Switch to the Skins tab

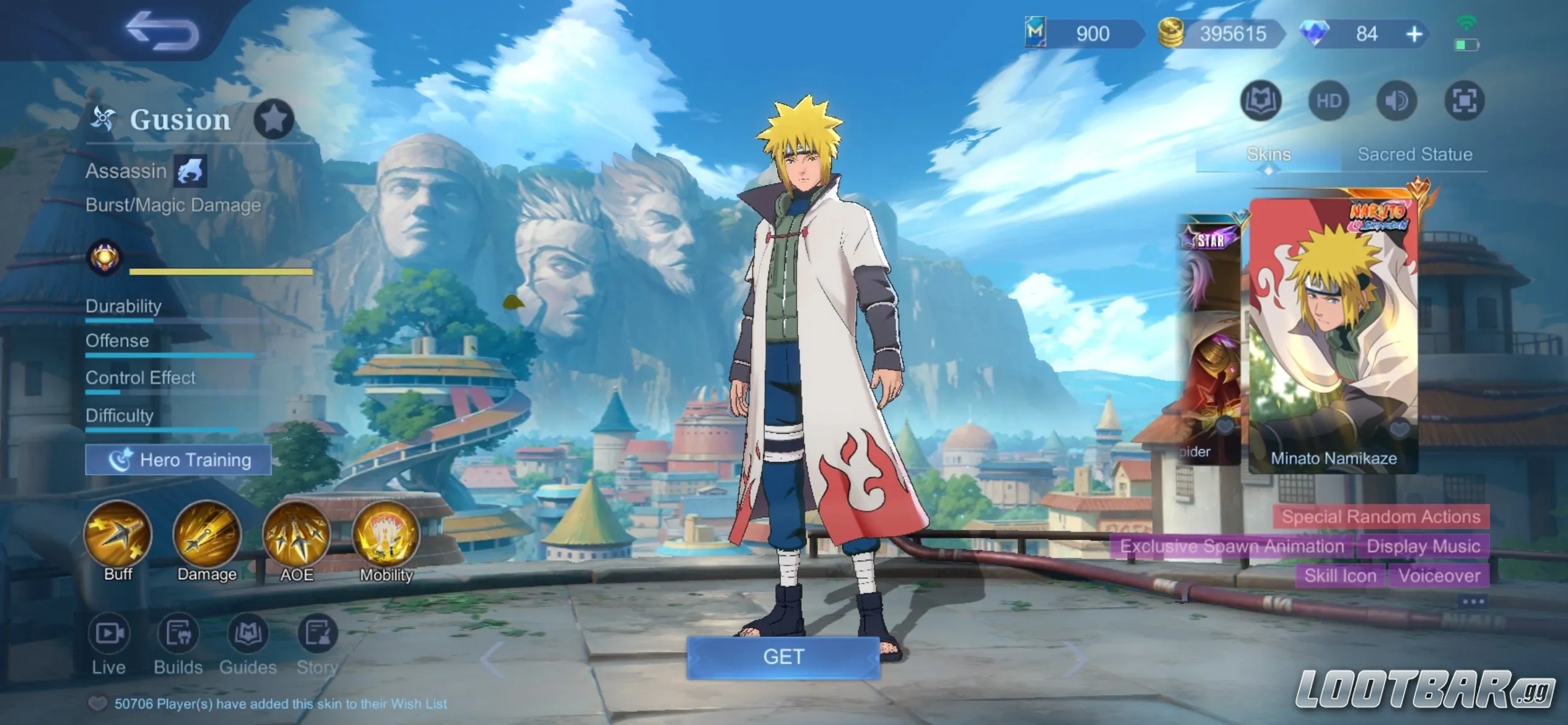[1269, 154]
